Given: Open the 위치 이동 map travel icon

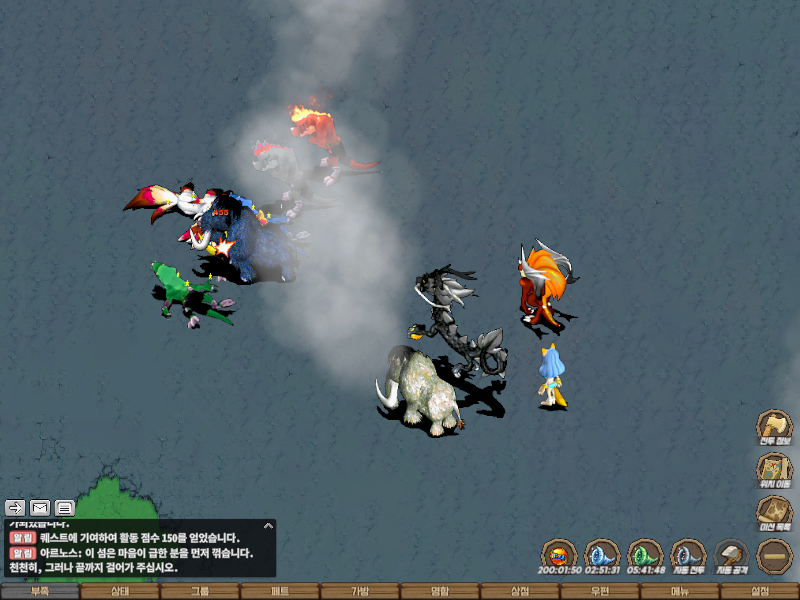Looking at the screenshot, I should (x=773, y=470).
